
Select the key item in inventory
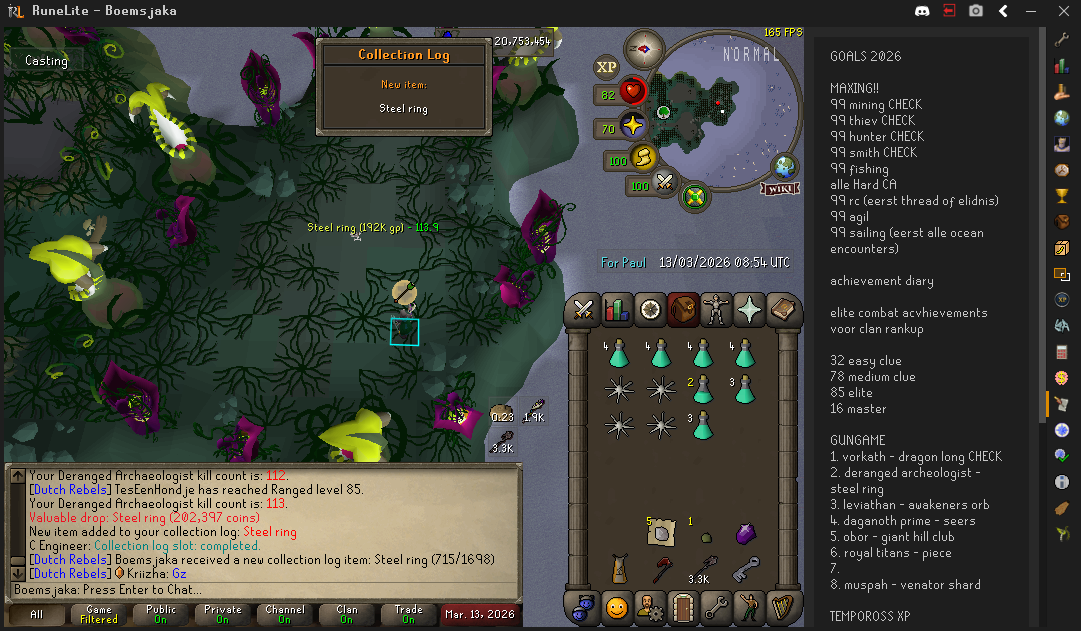(x=745, y=569)
